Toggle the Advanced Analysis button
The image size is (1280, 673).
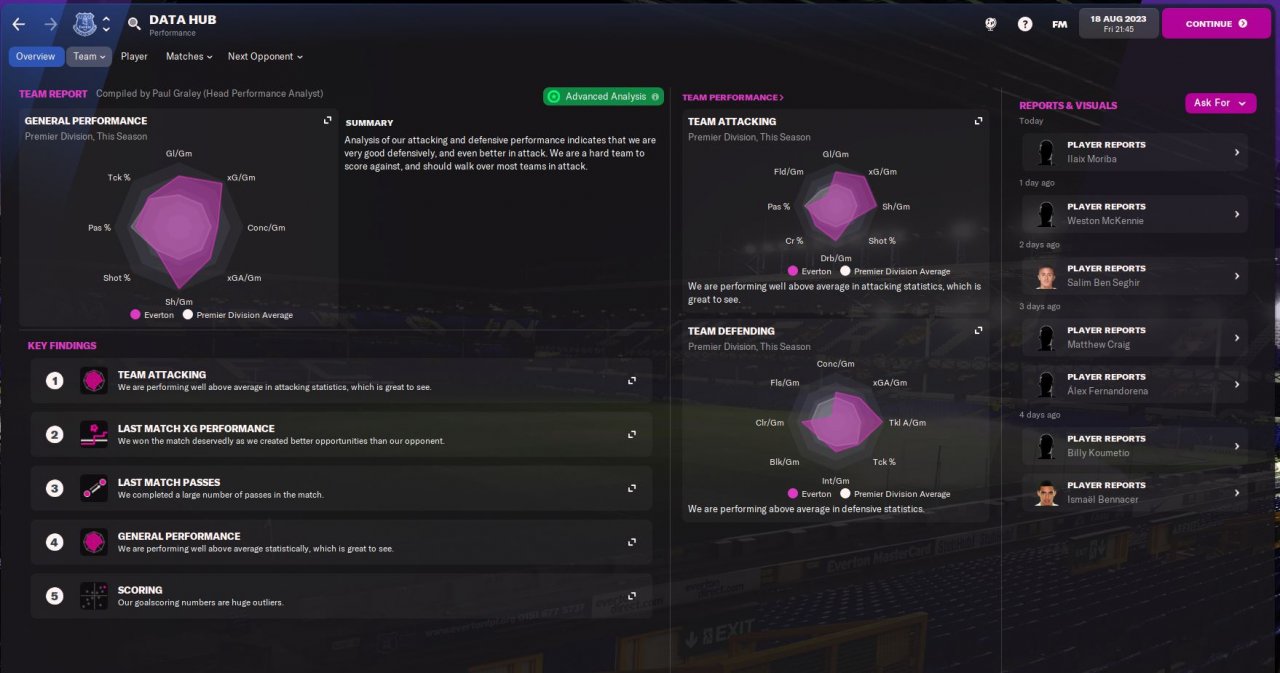(603, 96)
